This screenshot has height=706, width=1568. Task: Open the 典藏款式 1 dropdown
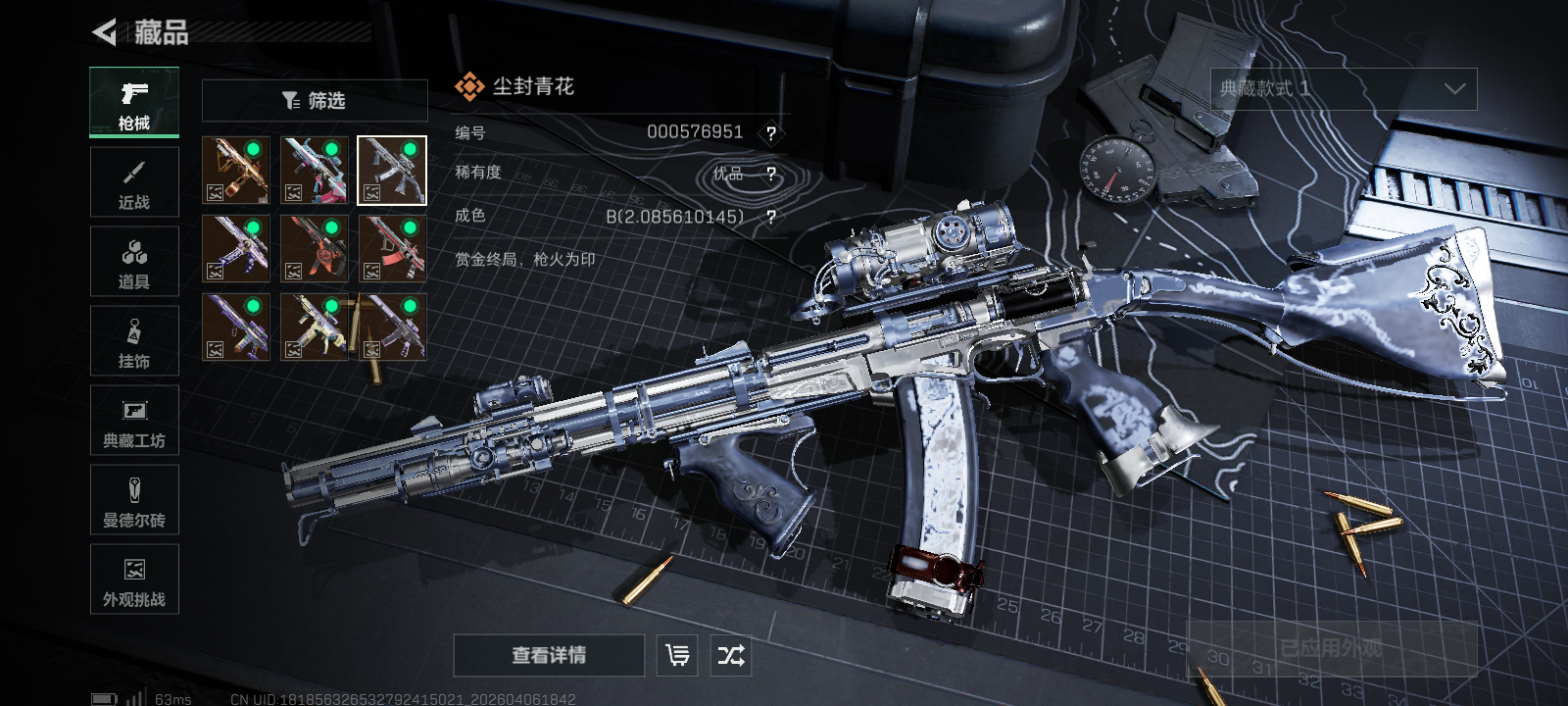[x=1343, y=89]
